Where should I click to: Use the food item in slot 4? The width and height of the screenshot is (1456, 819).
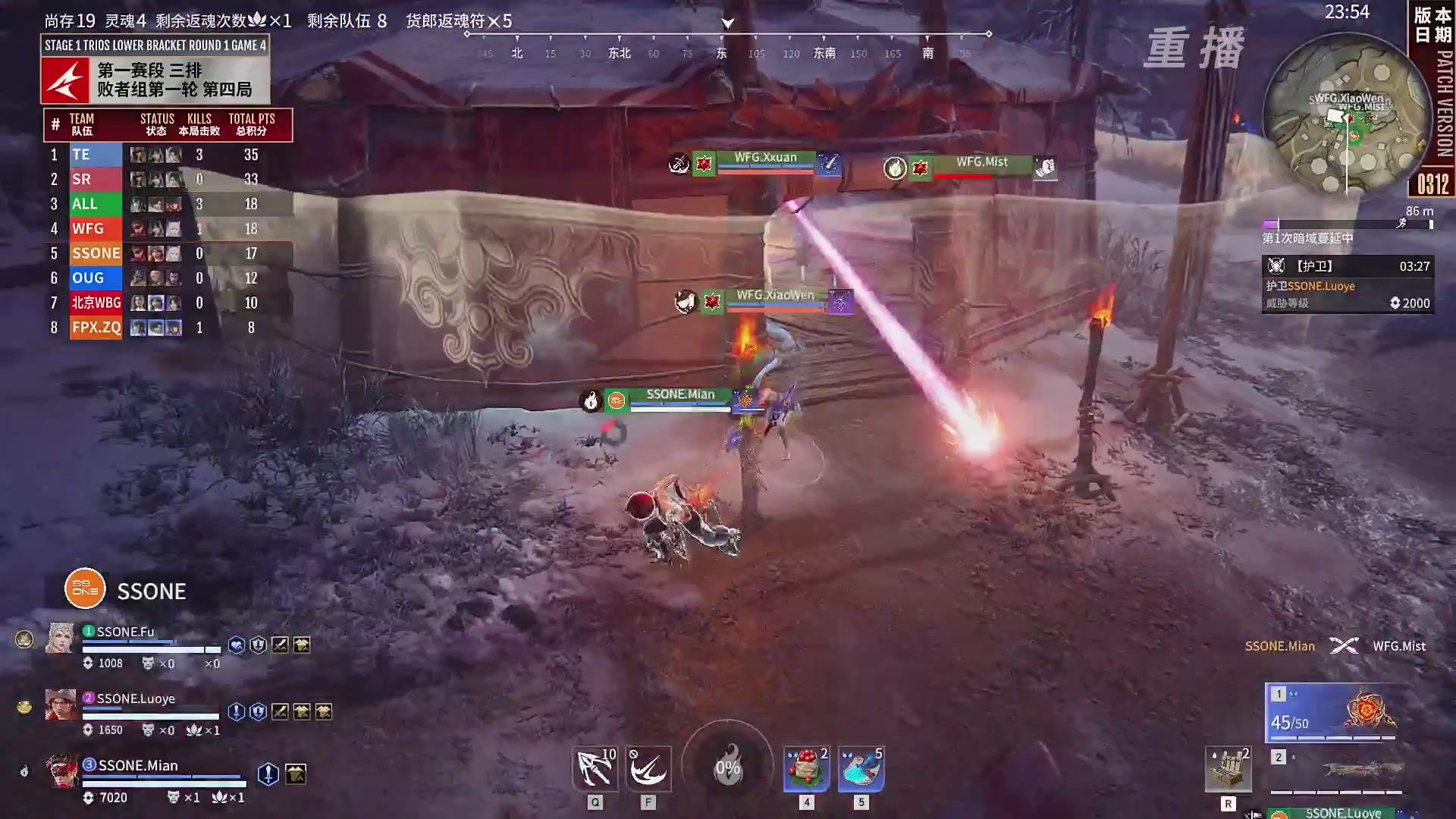click(x=806, y=768)
